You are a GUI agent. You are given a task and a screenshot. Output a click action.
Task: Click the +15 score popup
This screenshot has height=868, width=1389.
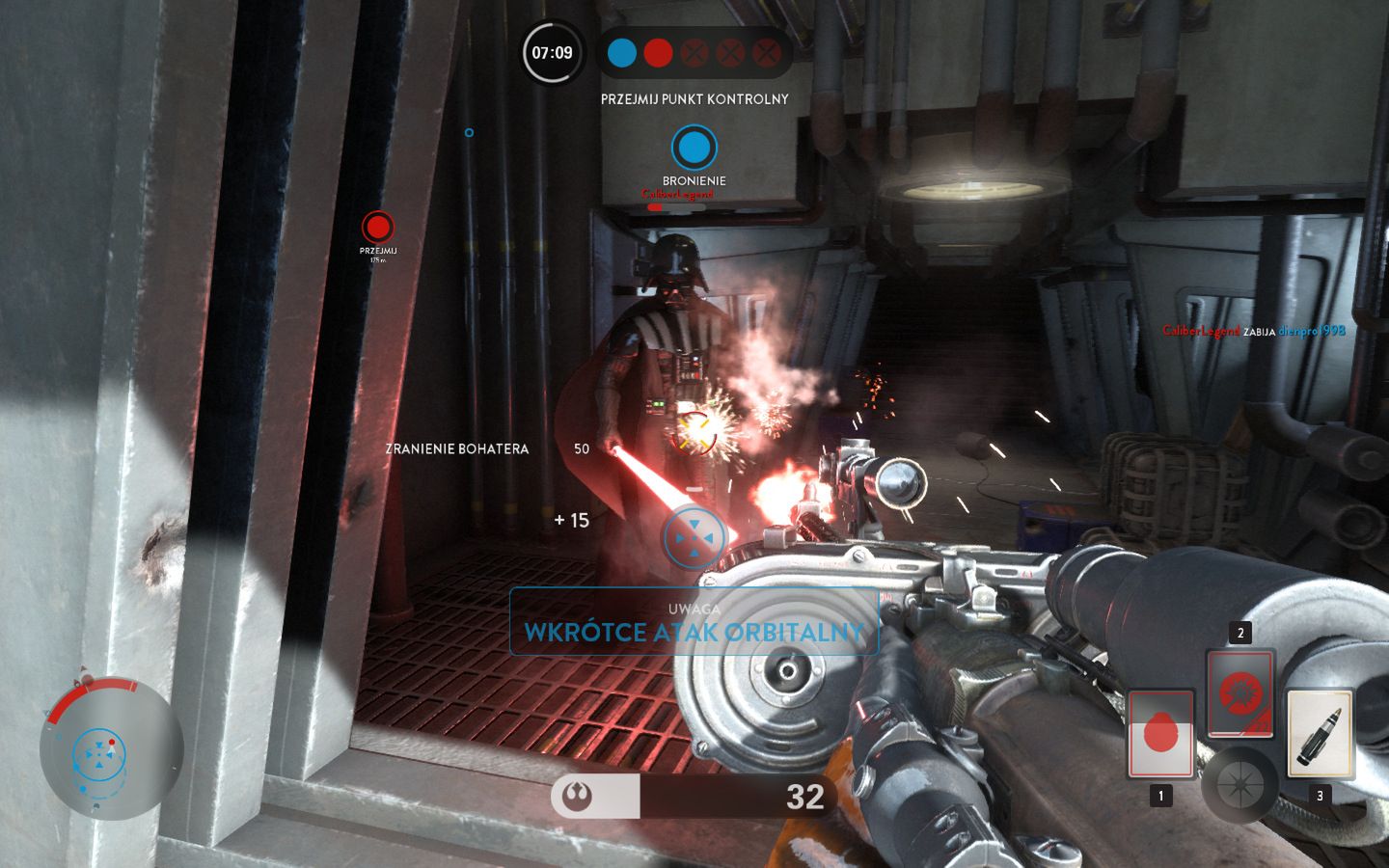[571, 519]
